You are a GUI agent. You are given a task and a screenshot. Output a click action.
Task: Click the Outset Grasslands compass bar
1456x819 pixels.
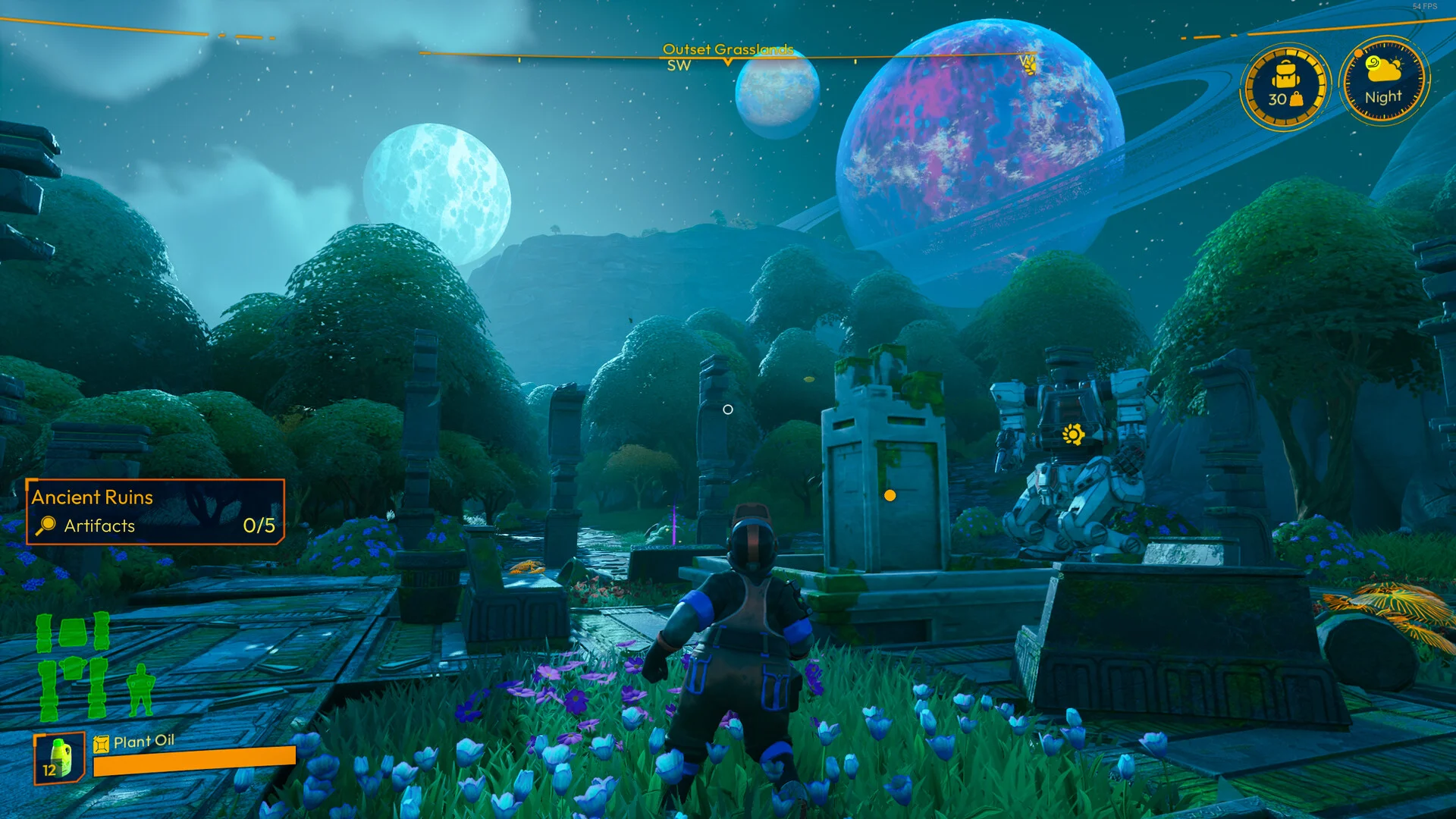pos(727,55)
